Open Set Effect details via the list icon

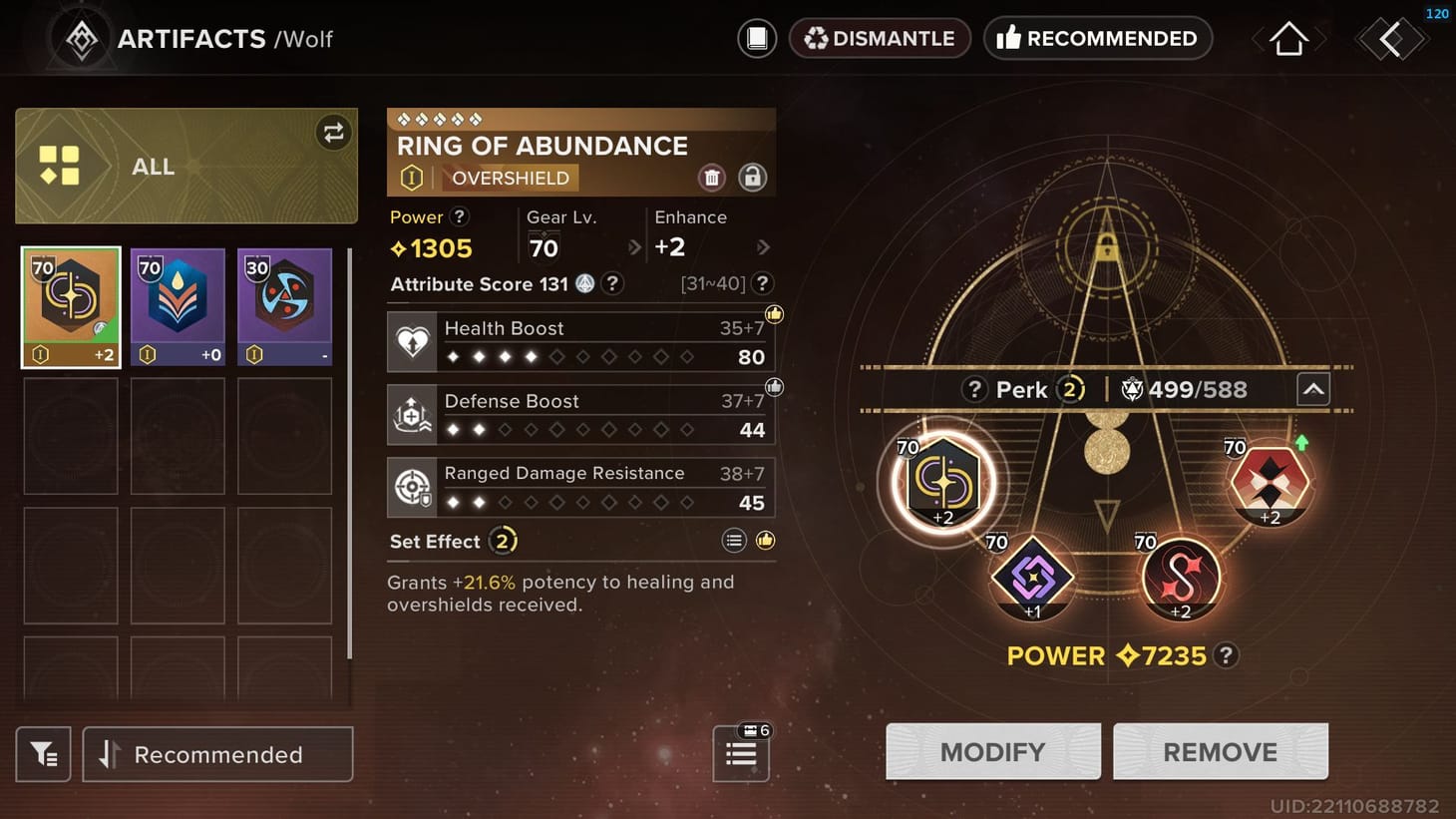click(734, 540)
